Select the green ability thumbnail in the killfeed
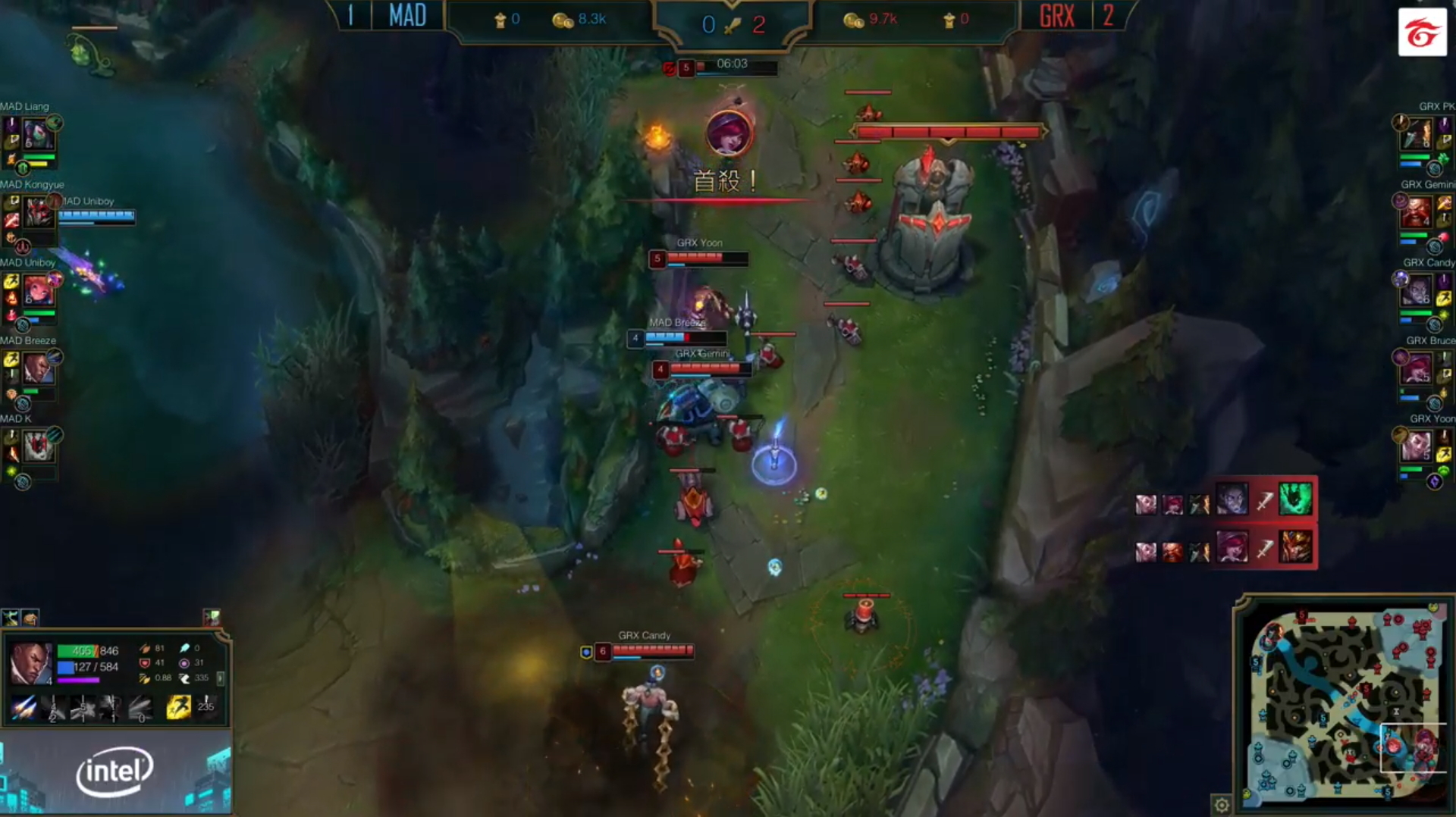Viewport: 1456px width, 817px height. (1295, 498)
